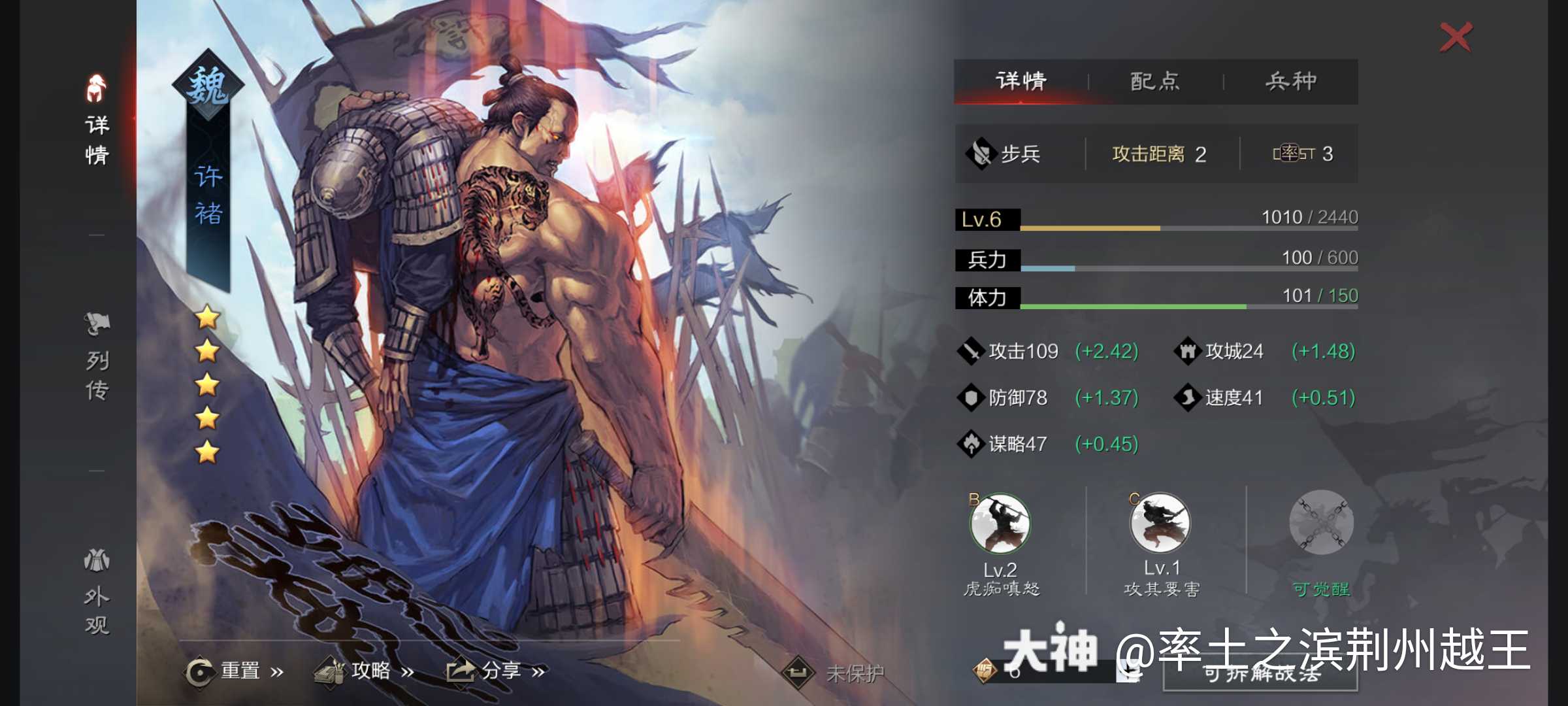Expand the arrows beside 攻略
This screenshot has width=1568, height=706.
pyautogui.click(x=410, y=671)
